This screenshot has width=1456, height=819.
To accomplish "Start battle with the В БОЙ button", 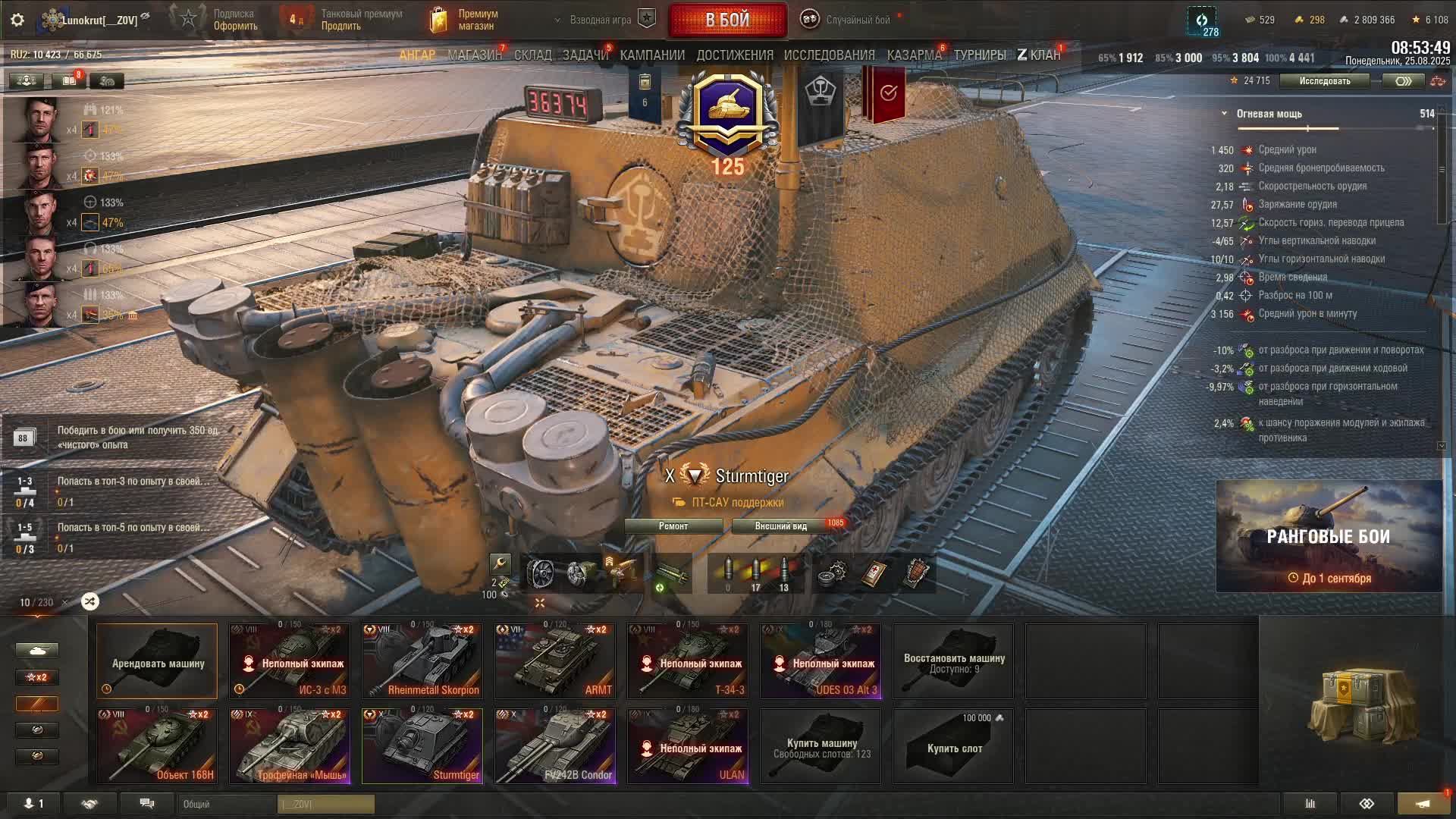I will (x=727, y=20).
